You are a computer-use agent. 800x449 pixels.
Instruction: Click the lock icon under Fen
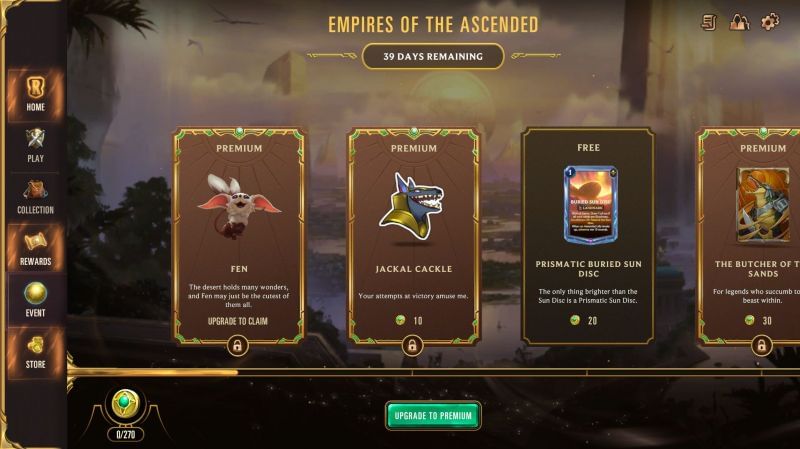[x=239, y=346]
